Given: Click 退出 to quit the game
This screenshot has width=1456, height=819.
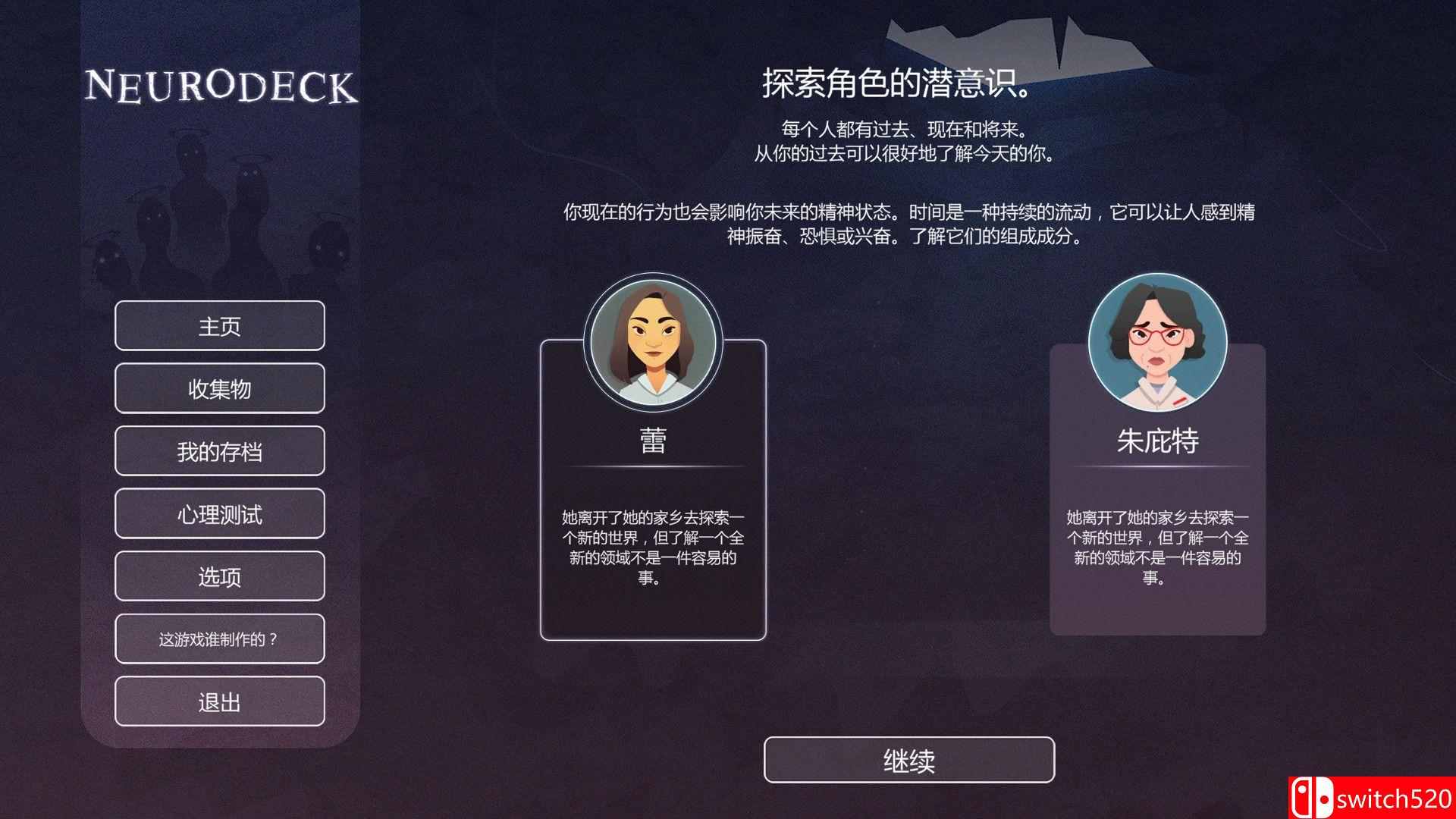Looking at the screenshot, I should pos(220,701).
